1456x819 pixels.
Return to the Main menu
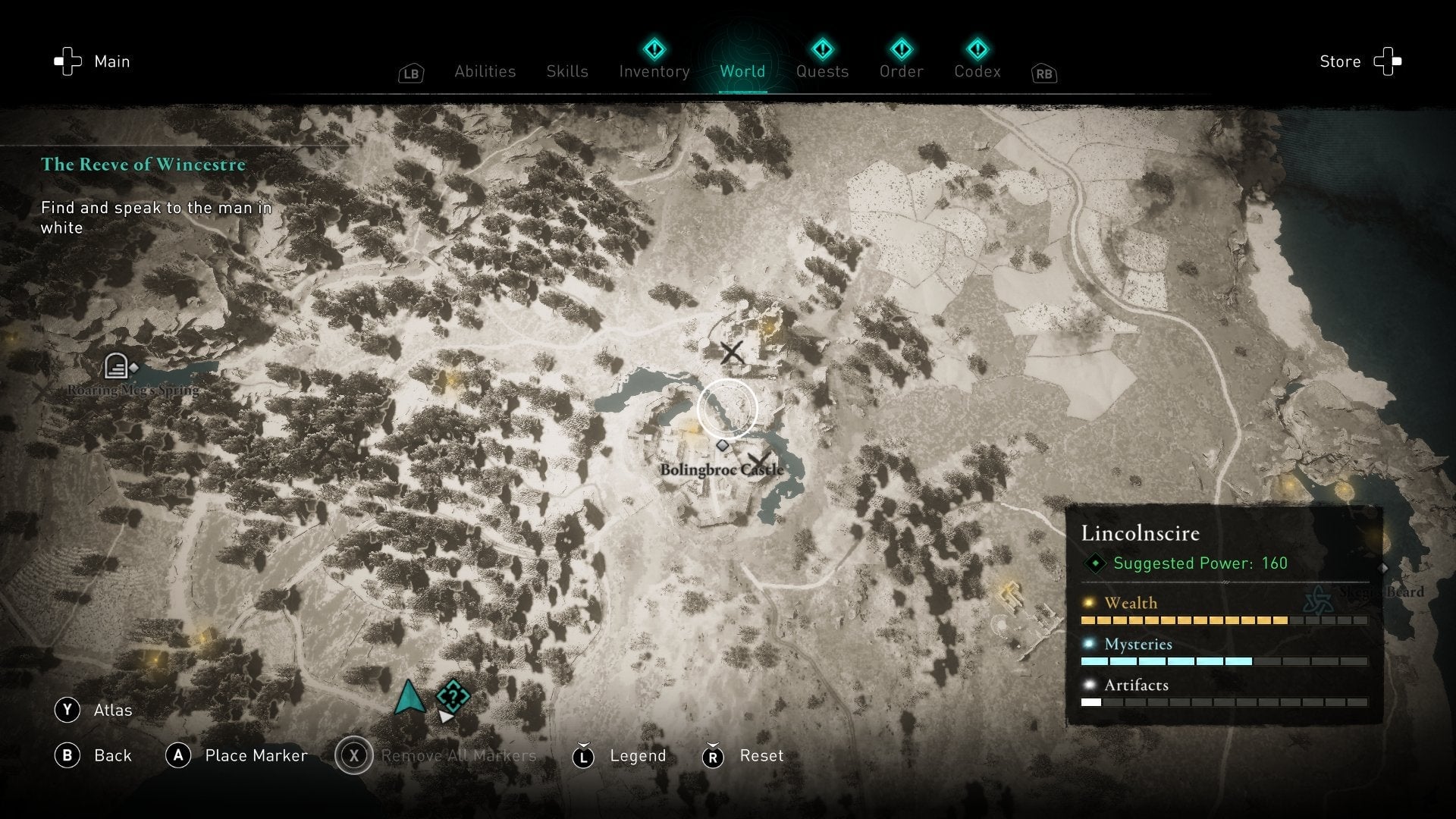(x=92, y=61)
